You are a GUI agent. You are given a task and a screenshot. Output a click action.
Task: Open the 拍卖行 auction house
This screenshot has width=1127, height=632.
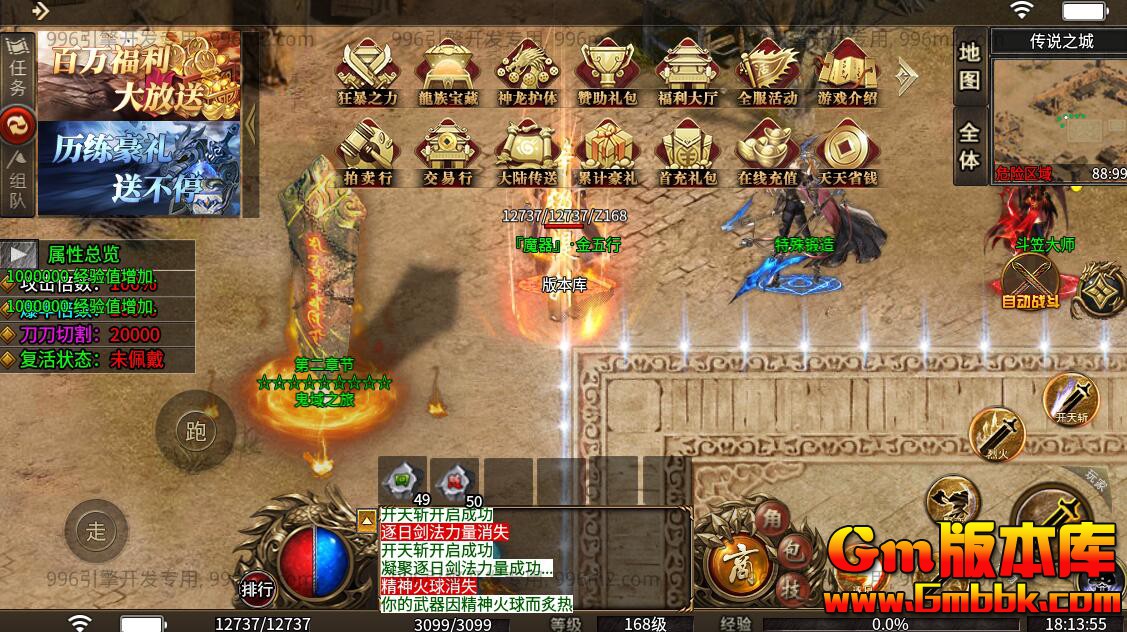pyautogui.click(x=367, y=150)
